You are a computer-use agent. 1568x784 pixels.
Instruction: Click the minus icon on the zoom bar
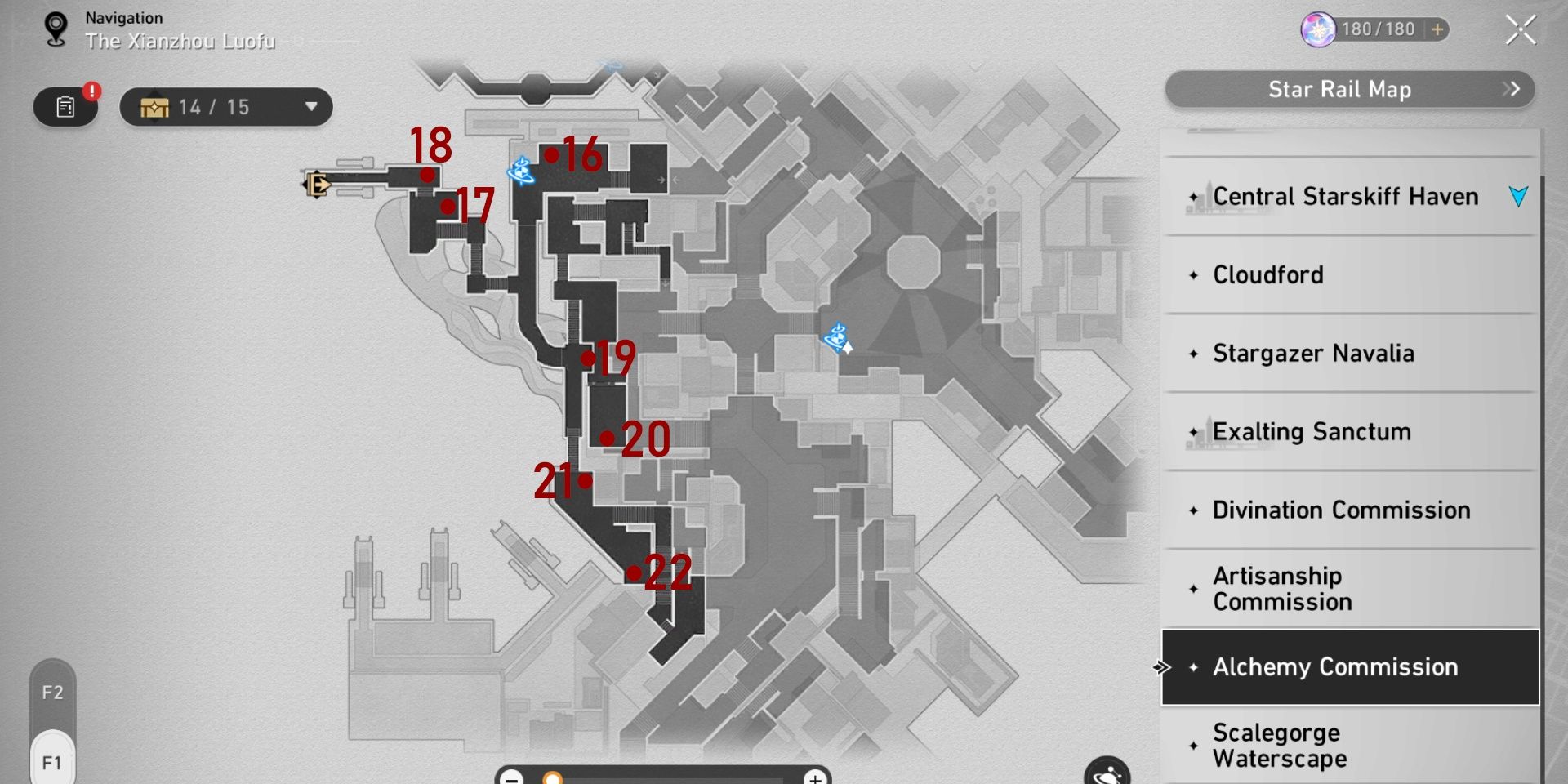coord(512,780)
